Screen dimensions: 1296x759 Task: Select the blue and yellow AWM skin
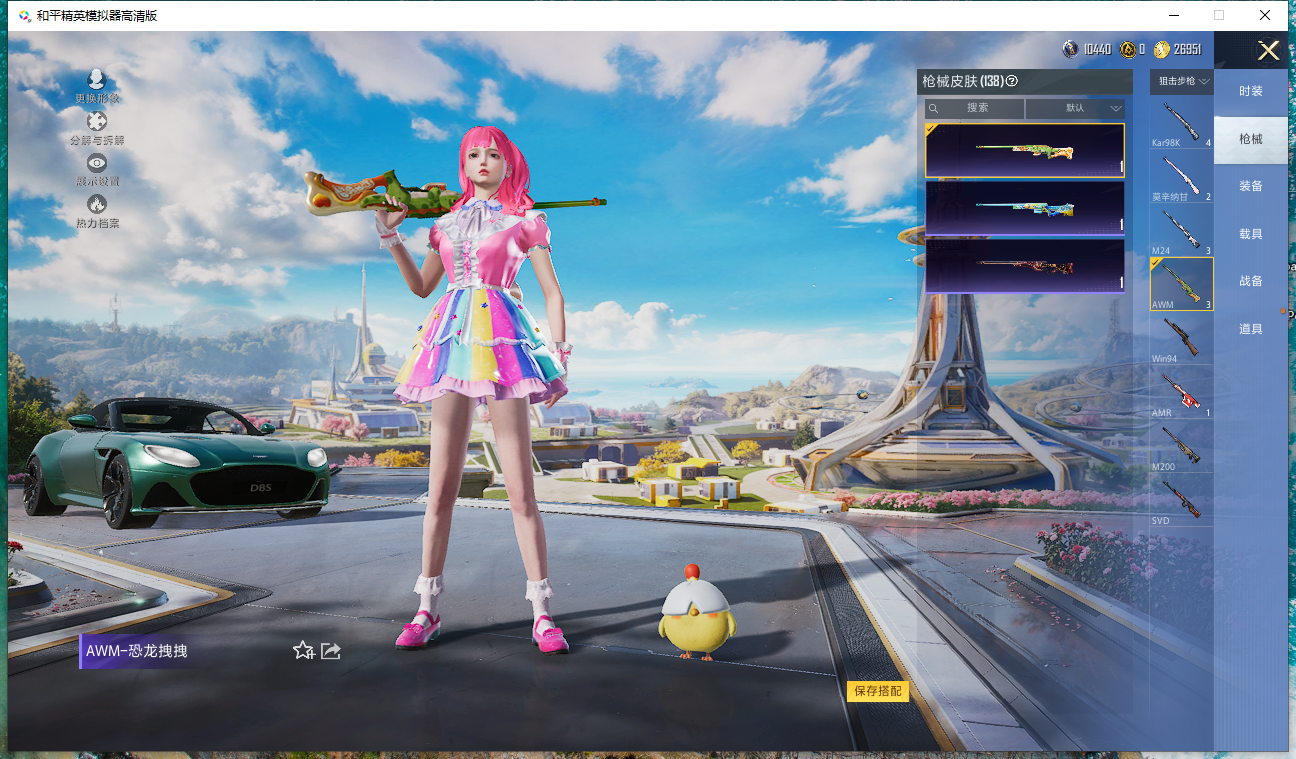pyautogui.click(x=1024, y=208)
